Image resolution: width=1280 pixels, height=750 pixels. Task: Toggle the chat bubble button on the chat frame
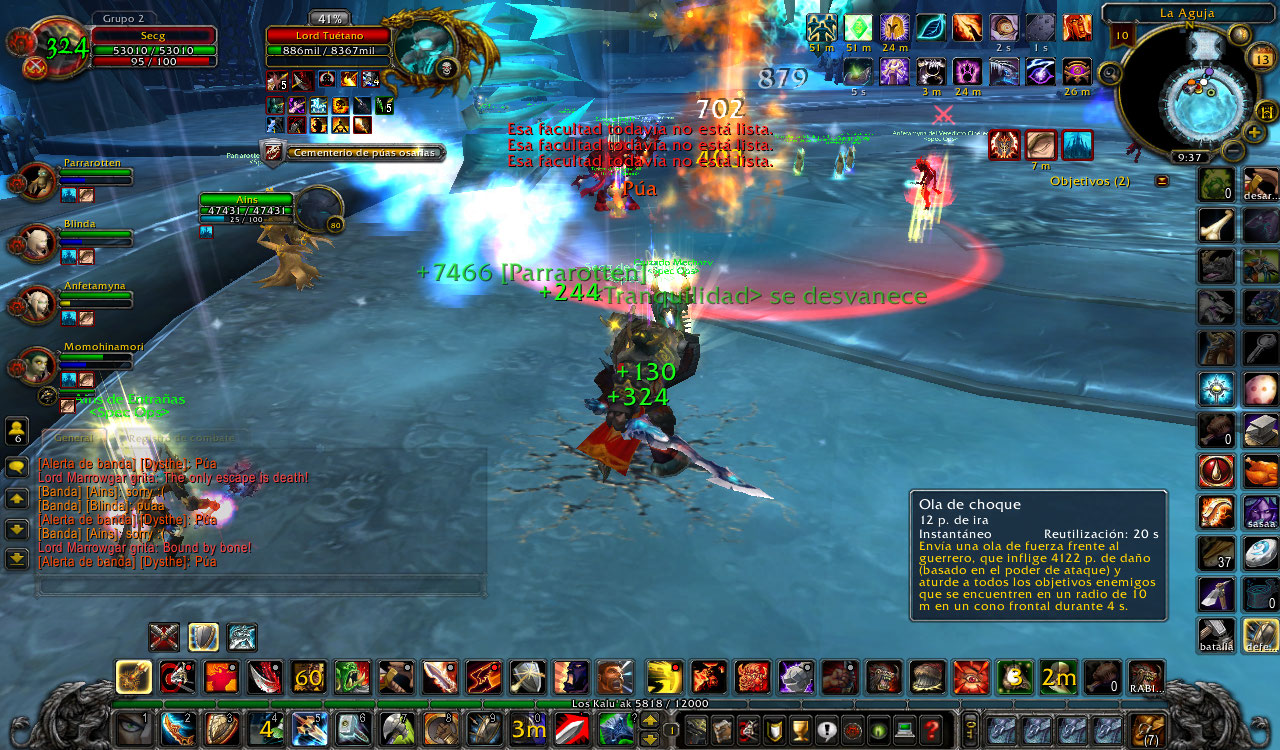[x=16, y=467]
